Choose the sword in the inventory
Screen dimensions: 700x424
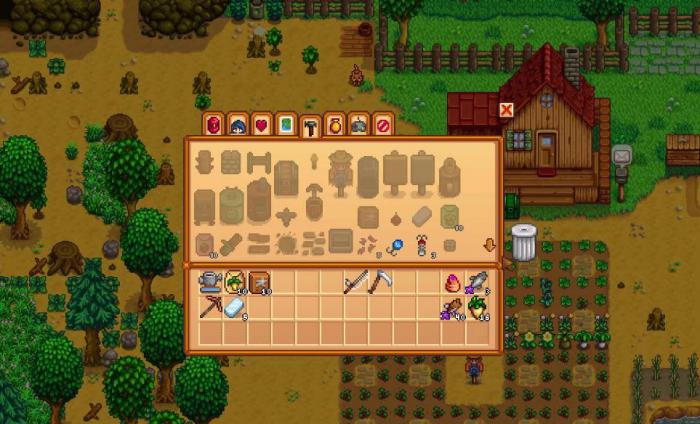coord(355,283)
